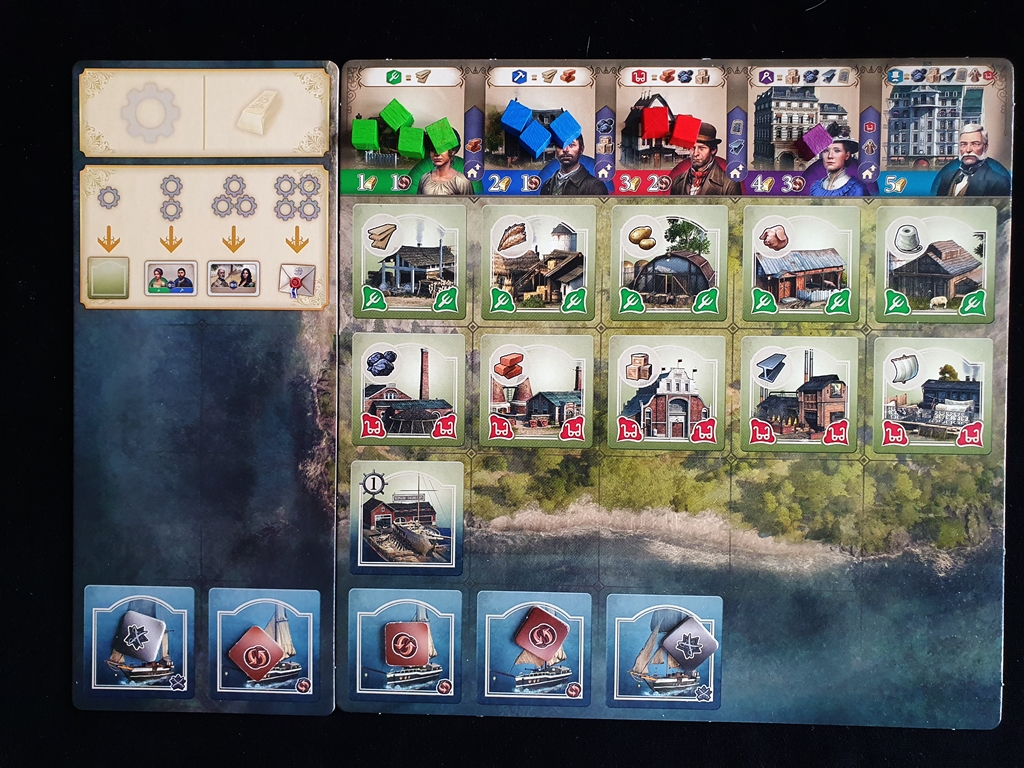Screen dimensions: 1024x768
Task: Select the warehouse tile with crates
Action: 666,391
